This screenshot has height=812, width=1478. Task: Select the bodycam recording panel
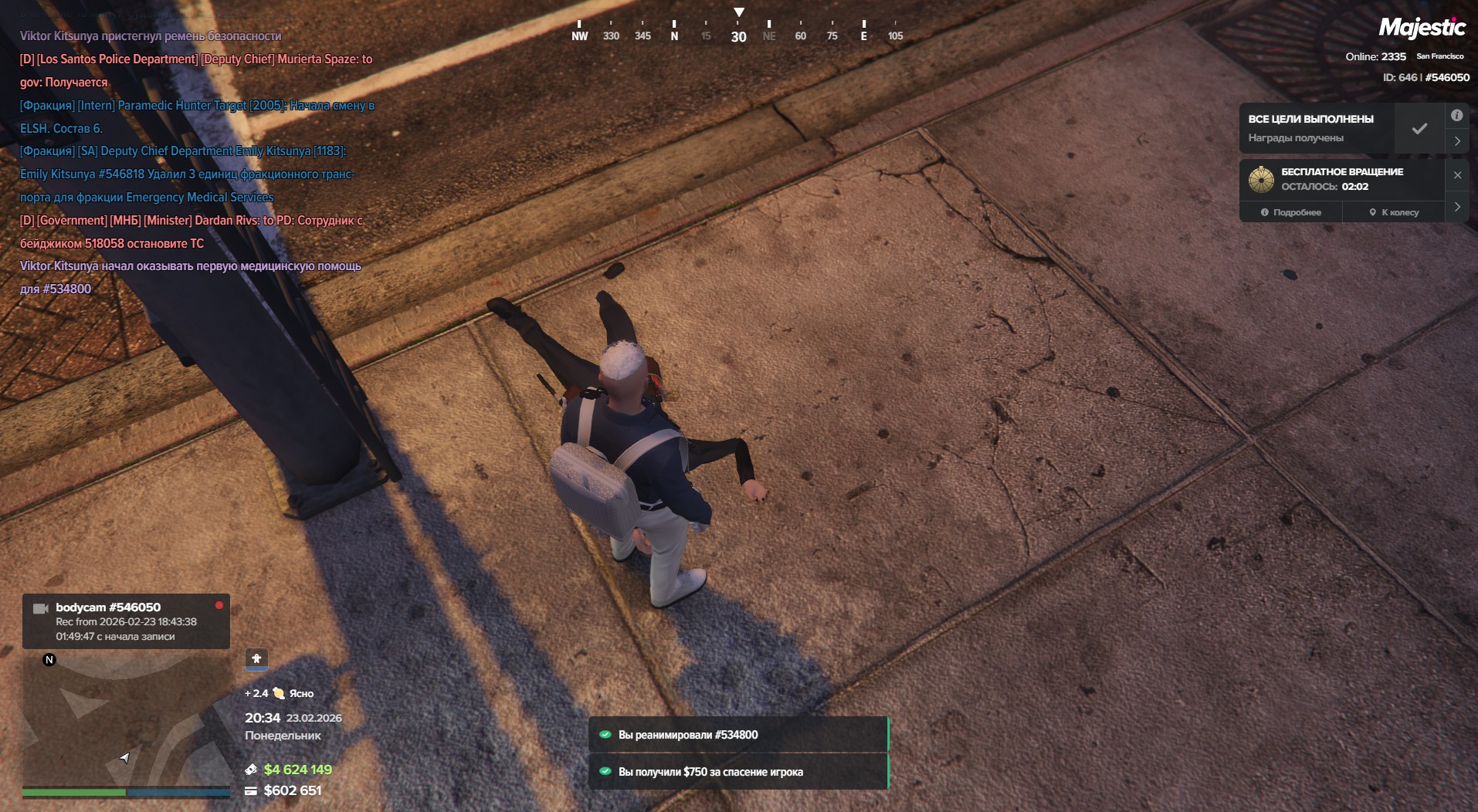[126, 621]
